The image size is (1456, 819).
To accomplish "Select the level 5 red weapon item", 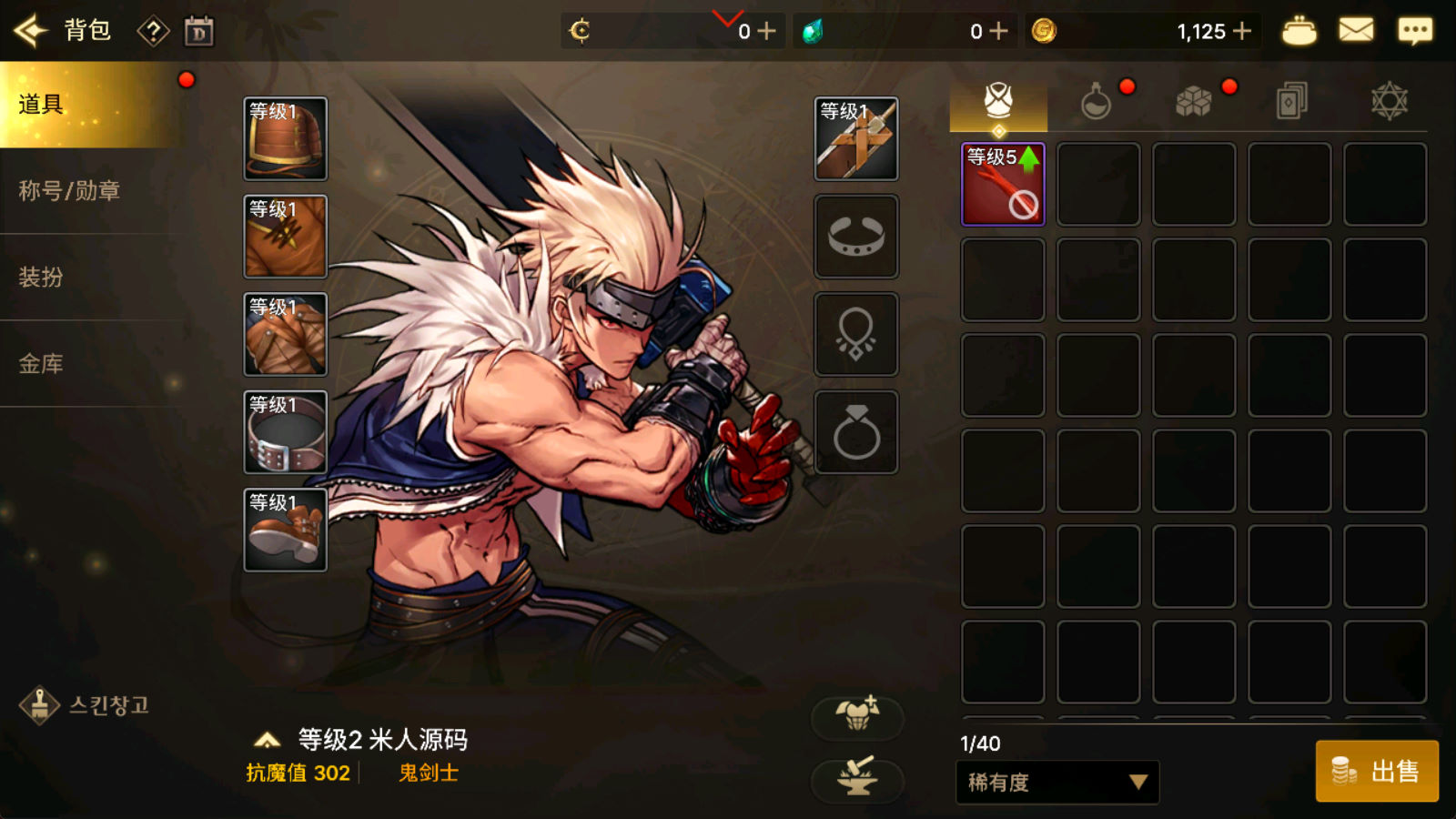I will pyautogui.click(x=1003, y=184).
